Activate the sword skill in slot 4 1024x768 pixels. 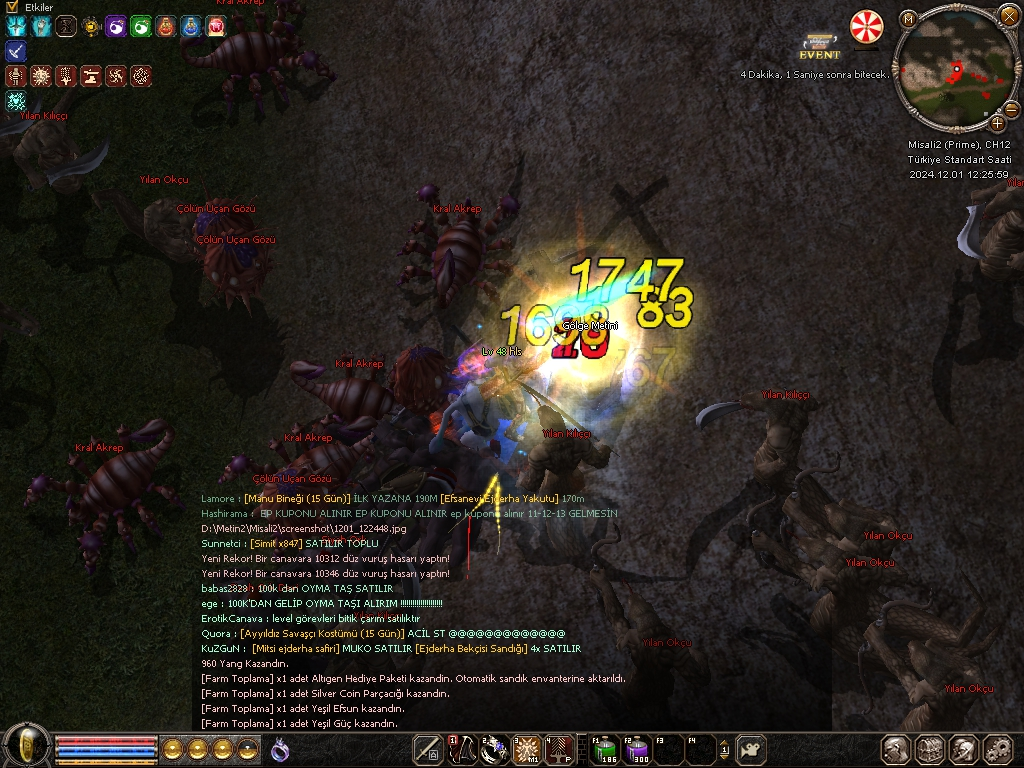click(x=559, y=749)
